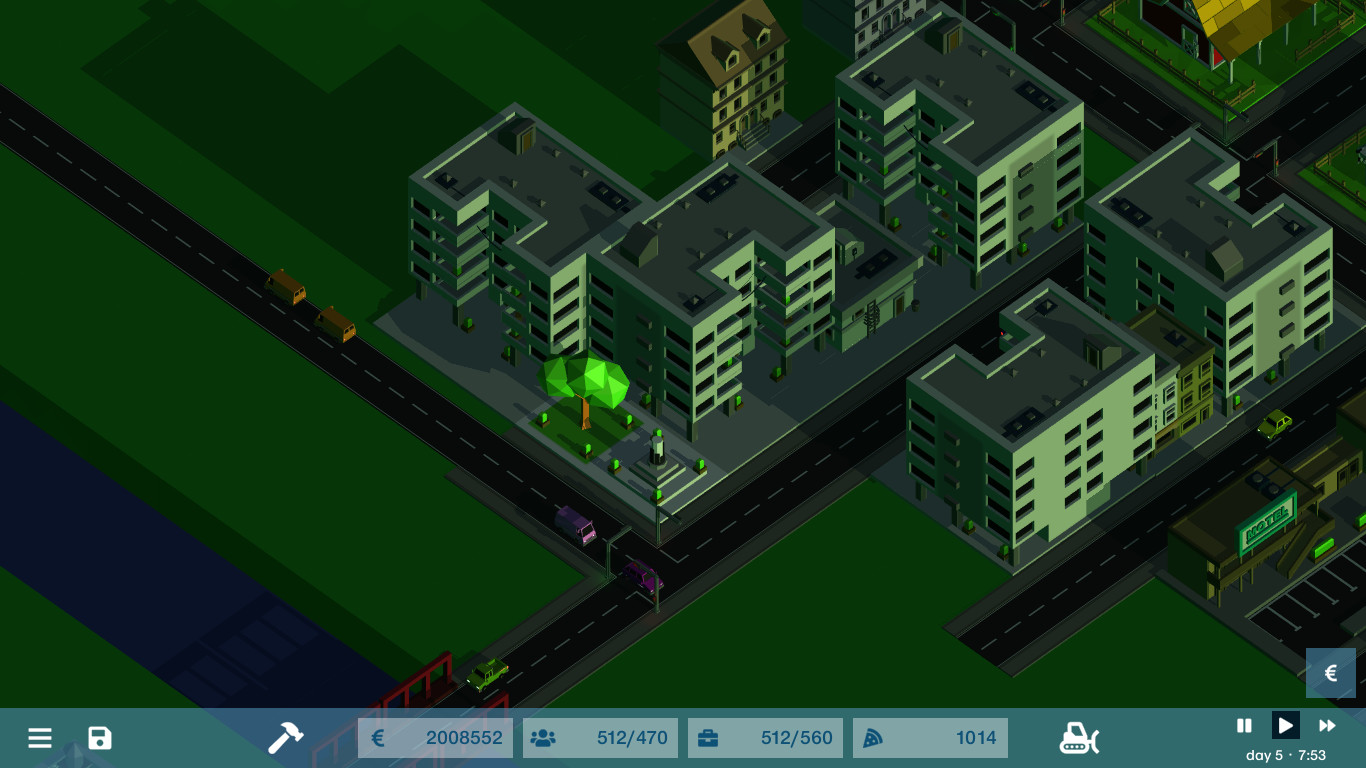Pause the game simulation
Viewport: 1366px width, 768px height.
[x=1244, y=726]
